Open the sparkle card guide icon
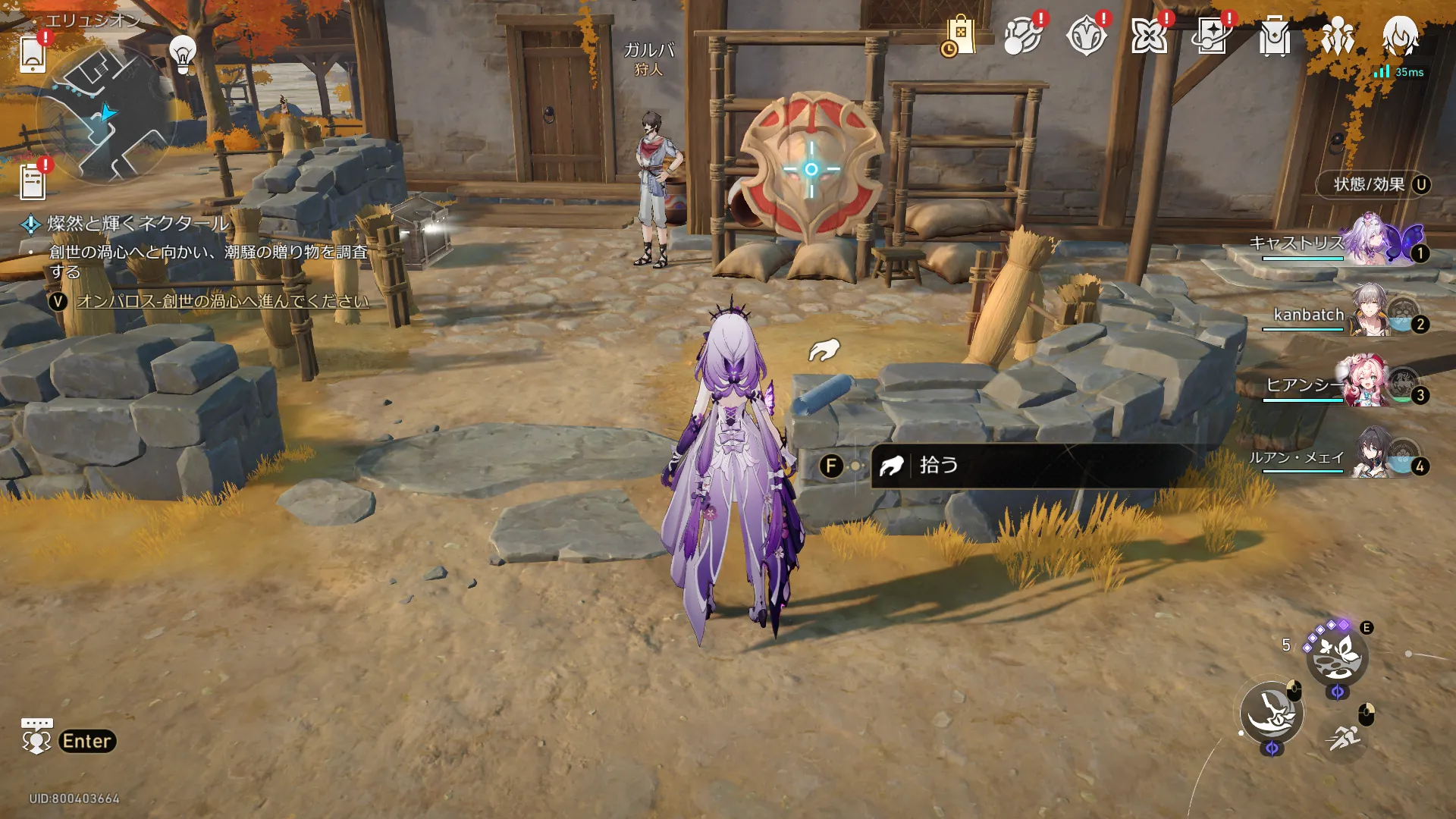 pos(1211,36)
